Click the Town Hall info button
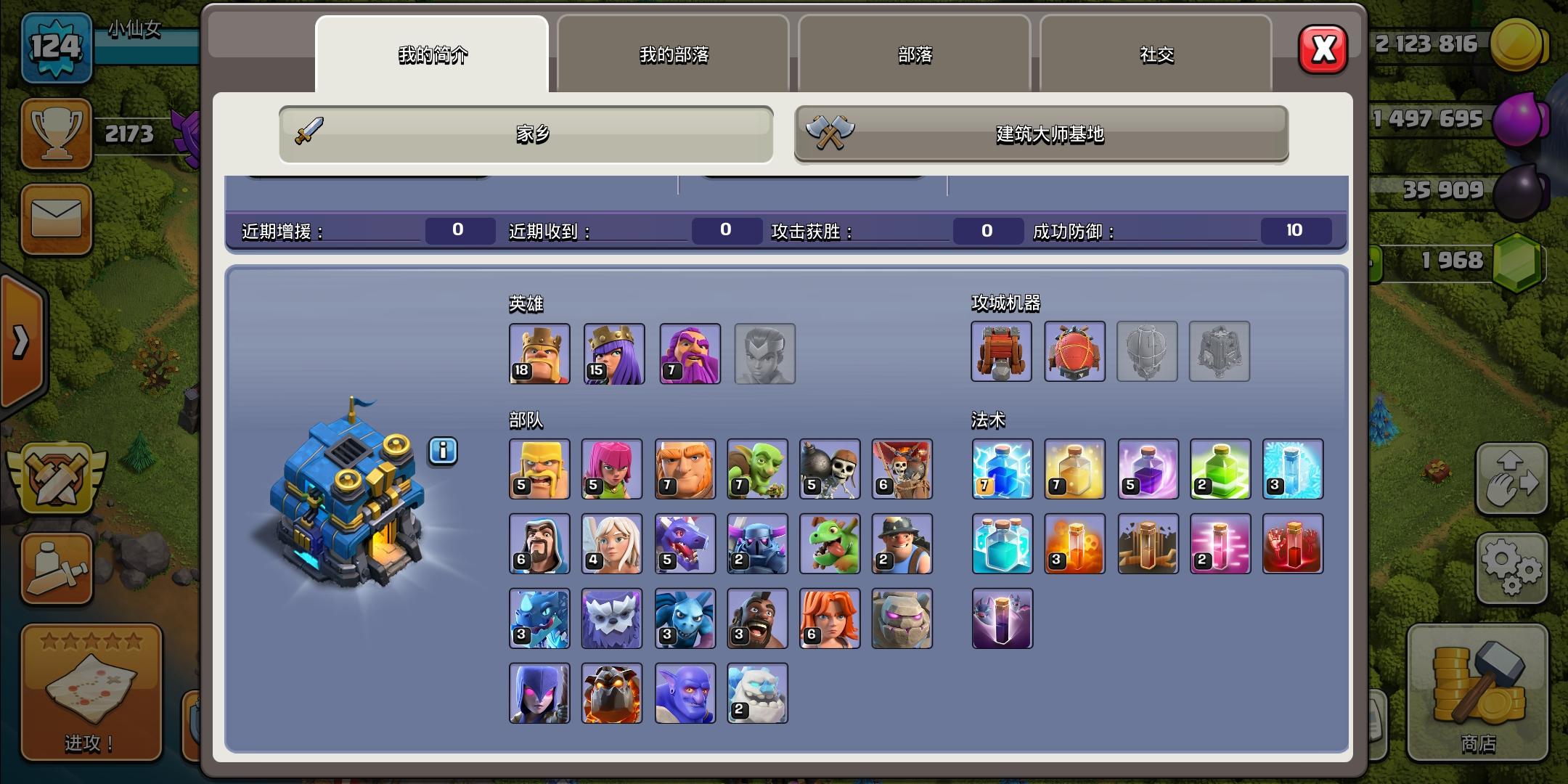Image resolution: width=1568 pixels, height=784 pixels. pyautogui.click(x=443, y=452)
